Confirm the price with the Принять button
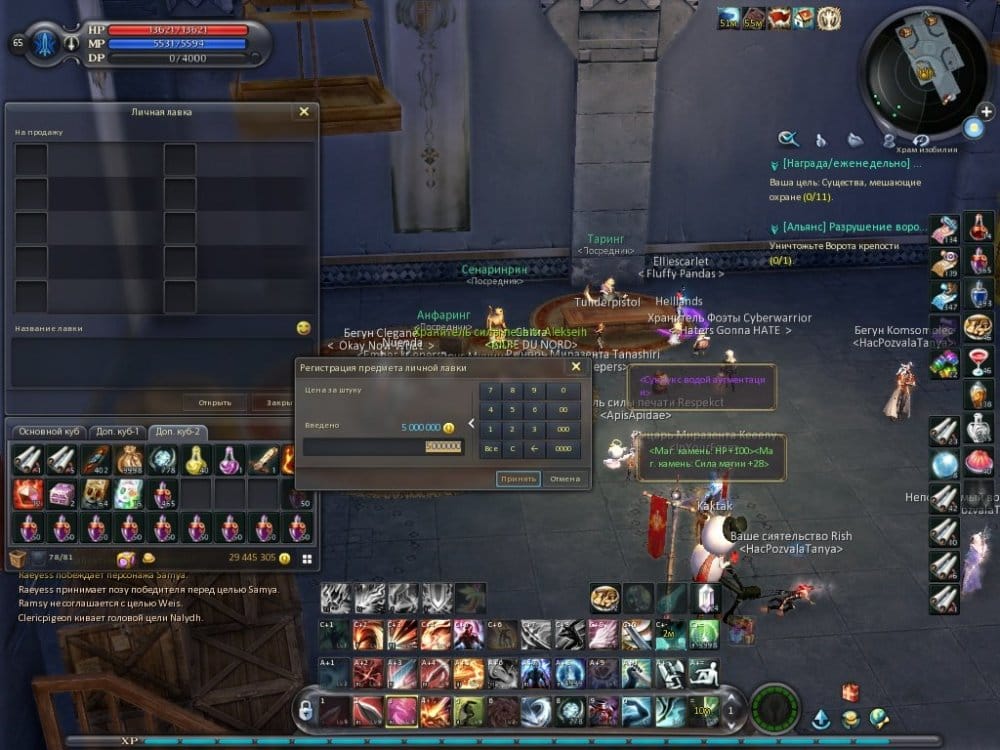This screenshot has width=1000, height=750. pos(518,479)
